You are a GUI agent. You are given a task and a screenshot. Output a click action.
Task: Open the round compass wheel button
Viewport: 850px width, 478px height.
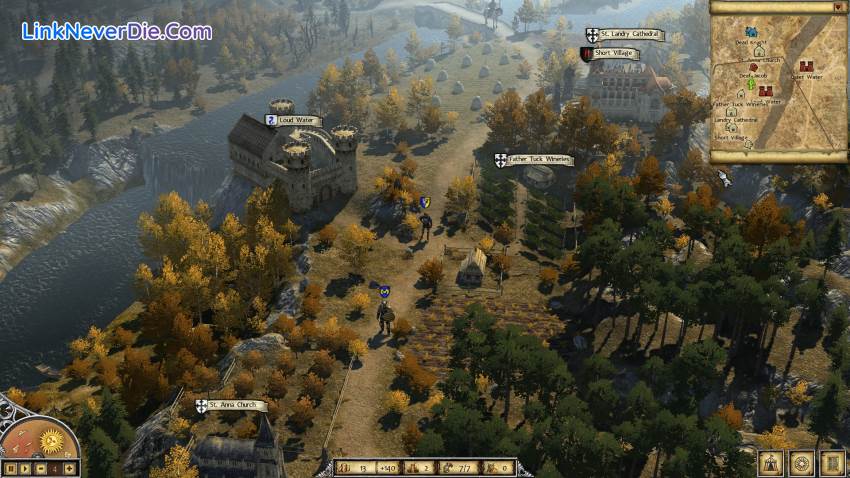pos(801,463)
